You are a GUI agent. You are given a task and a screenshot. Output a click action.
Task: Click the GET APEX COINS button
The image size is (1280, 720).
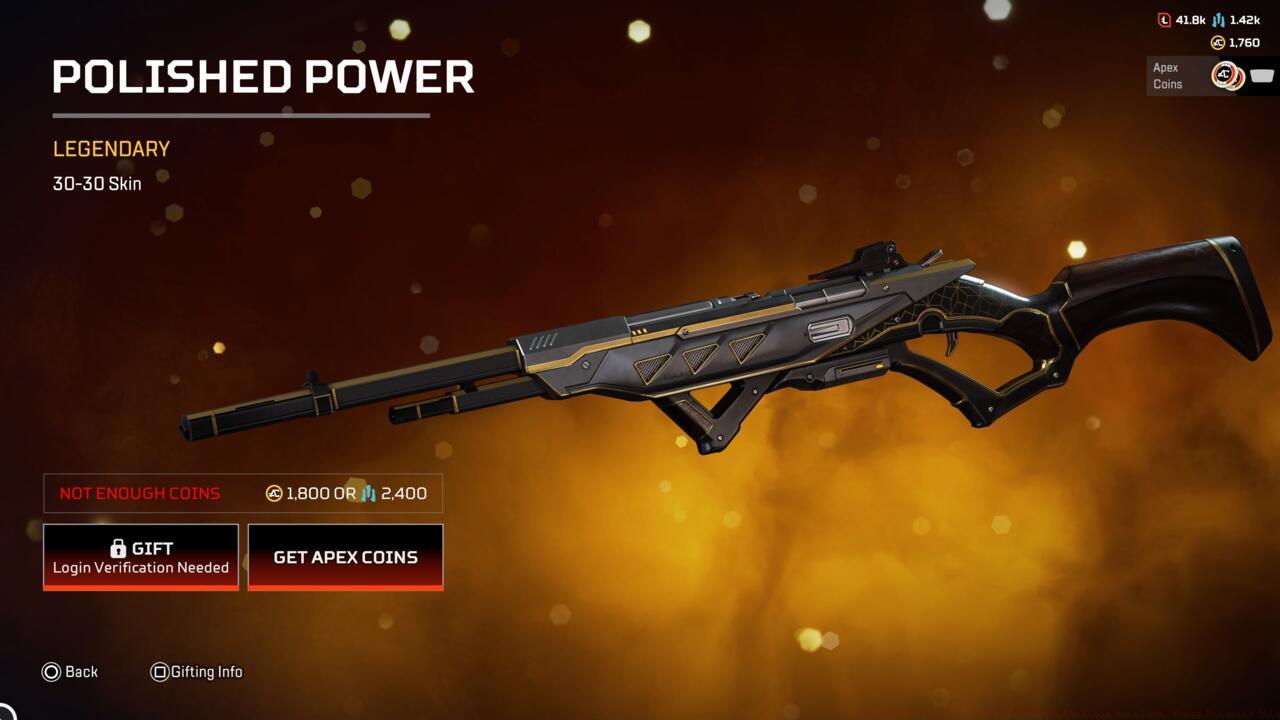(x=345, y=557)
